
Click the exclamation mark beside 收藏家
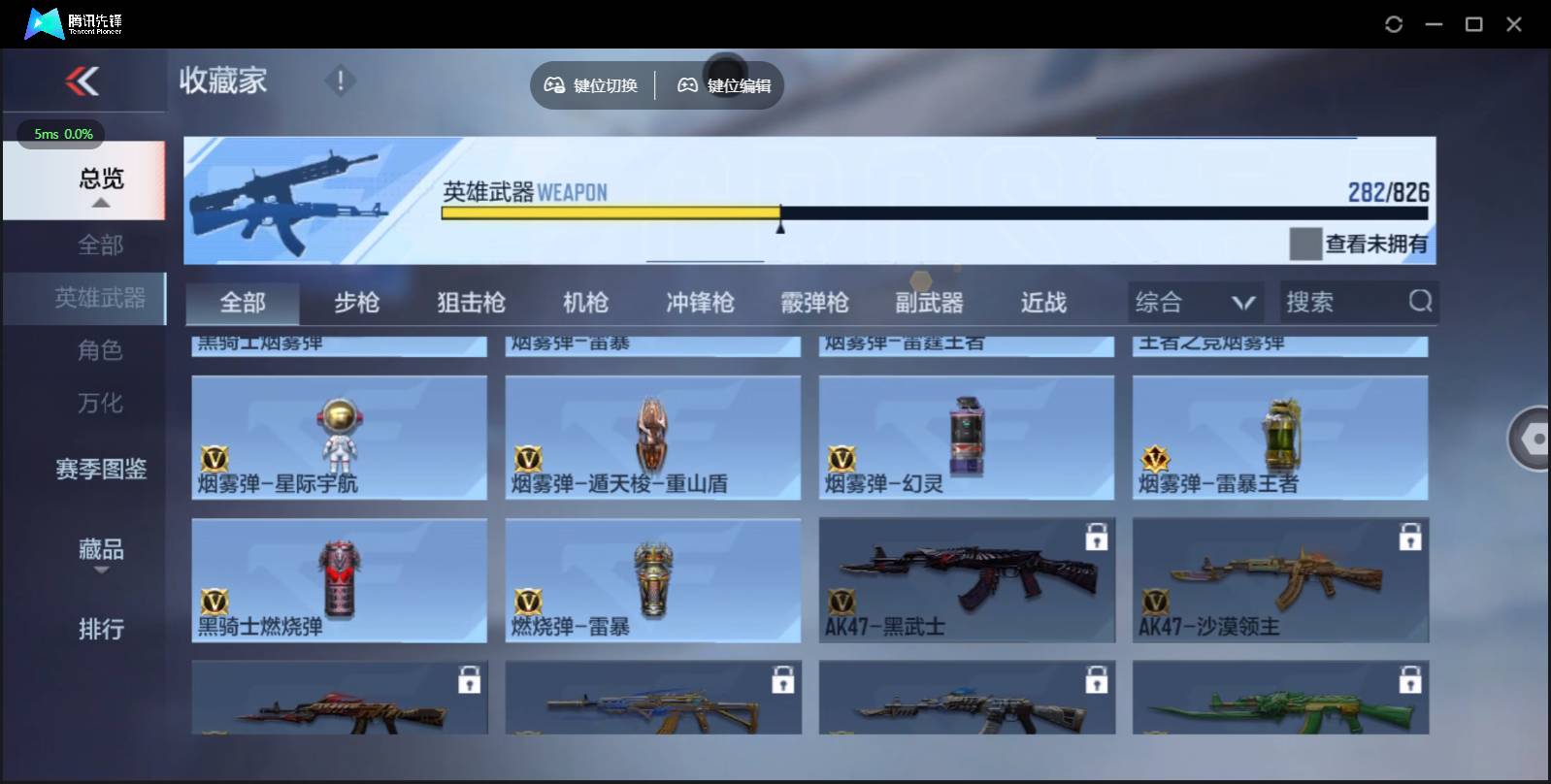pyautogui.click(x=340, y=82)
